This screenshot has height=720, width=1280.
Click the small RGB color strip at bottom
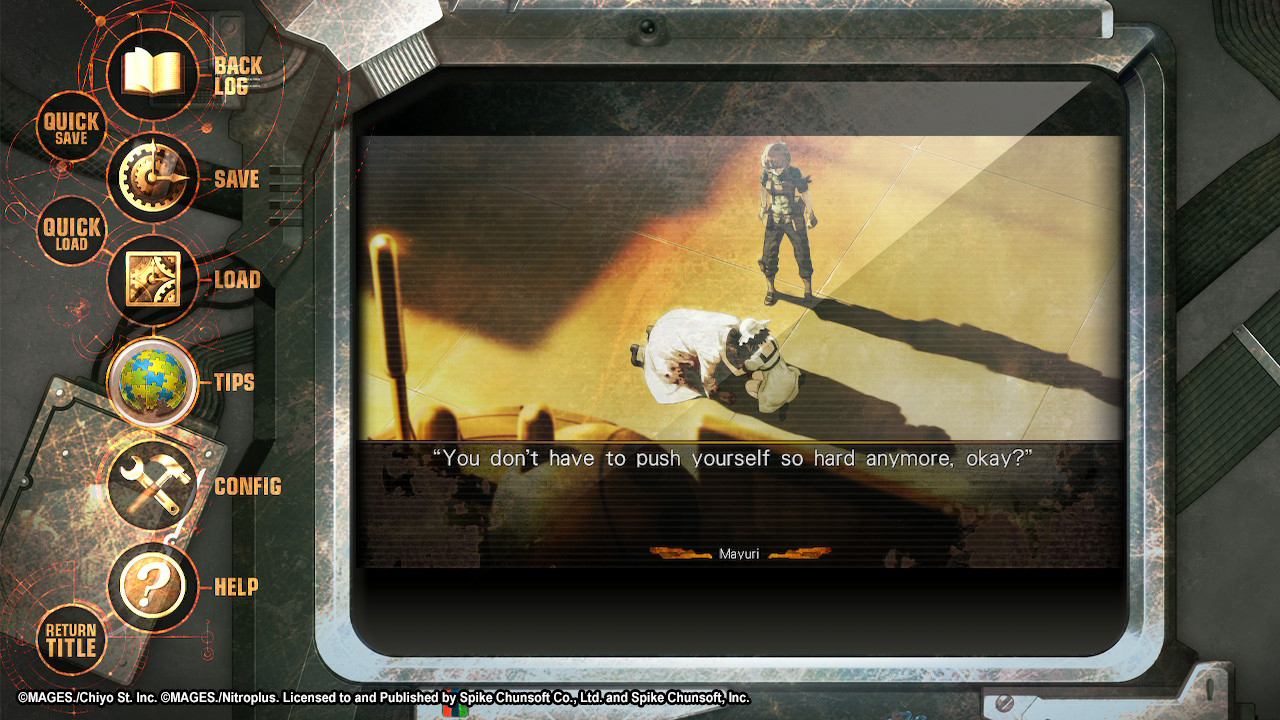455,710
